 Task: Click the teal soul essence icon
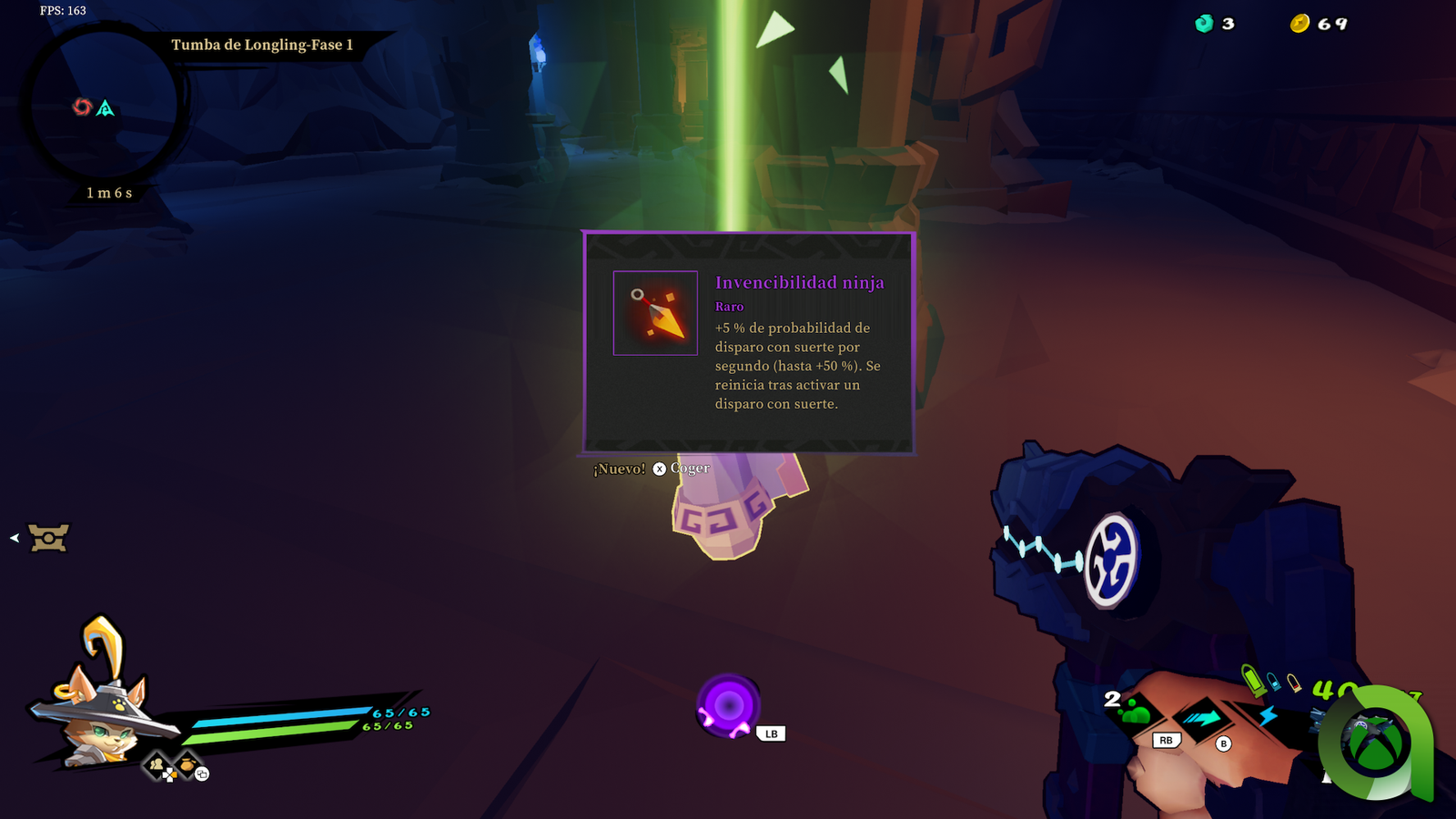coord(1204,24)
